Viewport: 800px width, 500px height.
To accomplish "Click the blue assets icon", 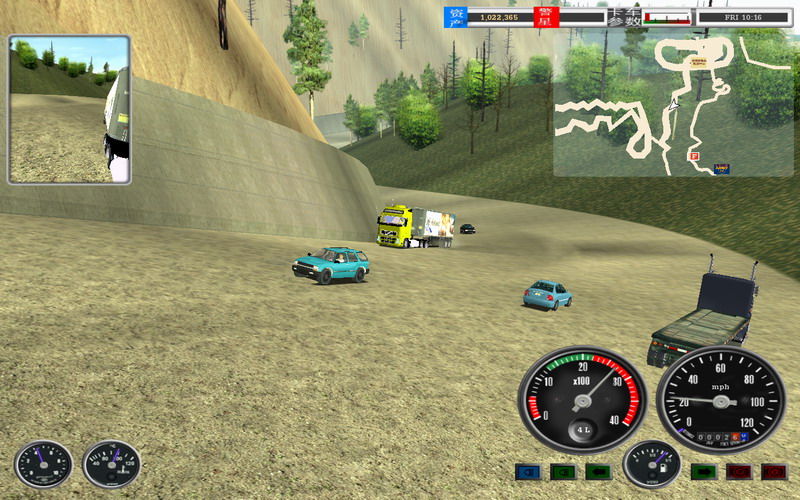I will coord(456,16).
